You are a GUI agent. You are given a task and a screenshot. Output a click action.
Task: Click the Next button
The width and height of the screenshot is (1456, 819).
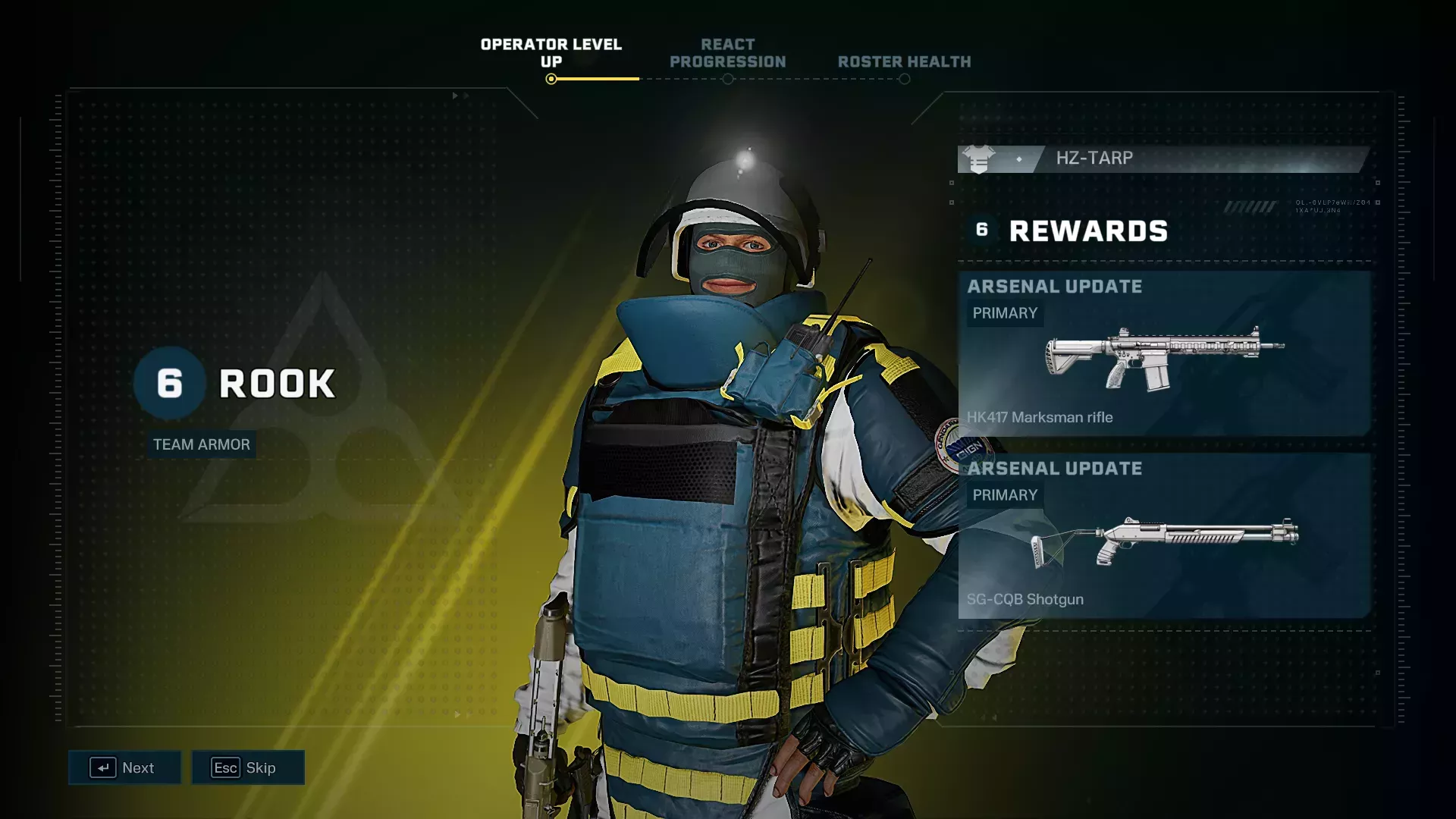[x=124, y=767]
